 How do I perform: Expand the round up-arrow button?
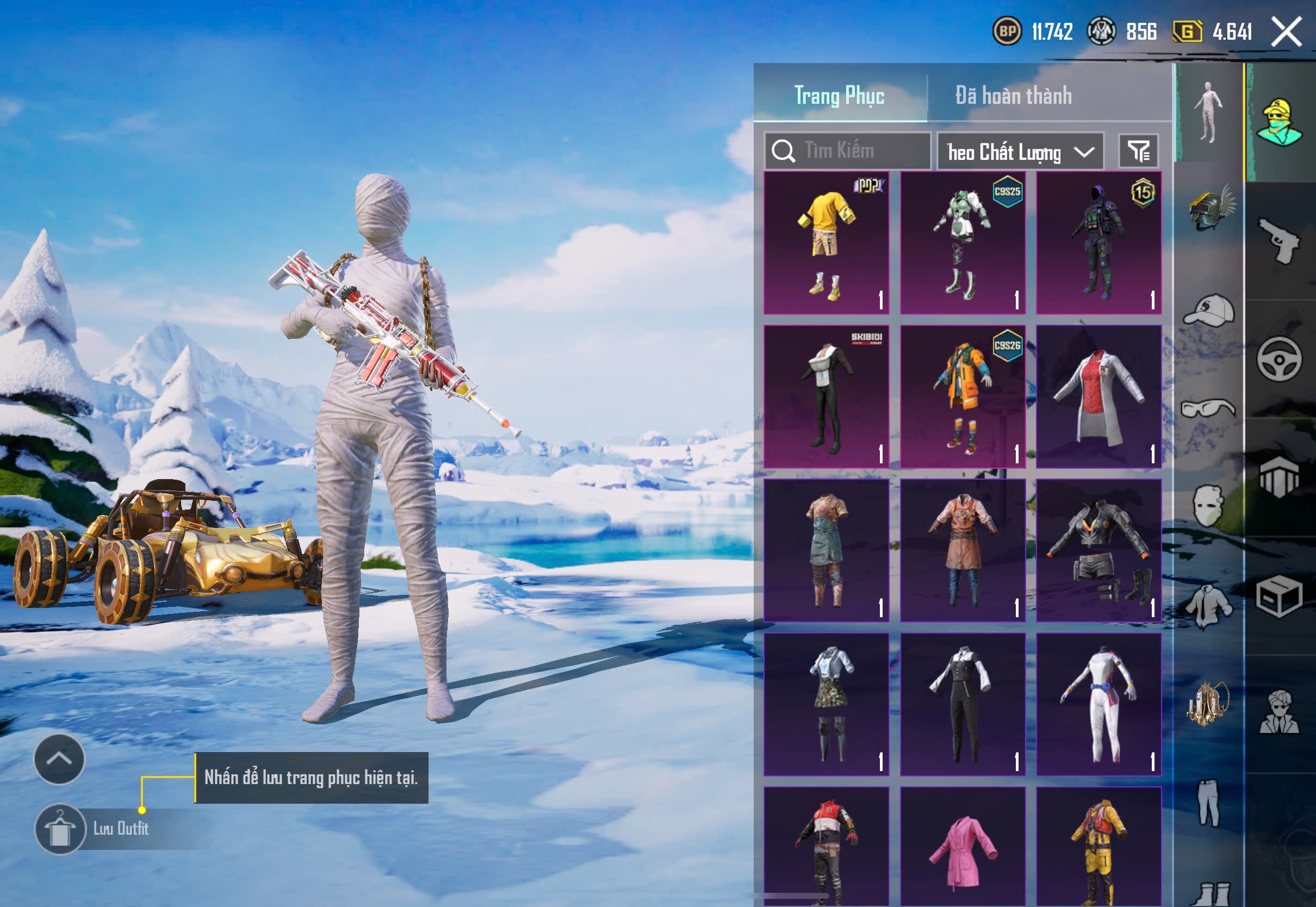point(59,759)
